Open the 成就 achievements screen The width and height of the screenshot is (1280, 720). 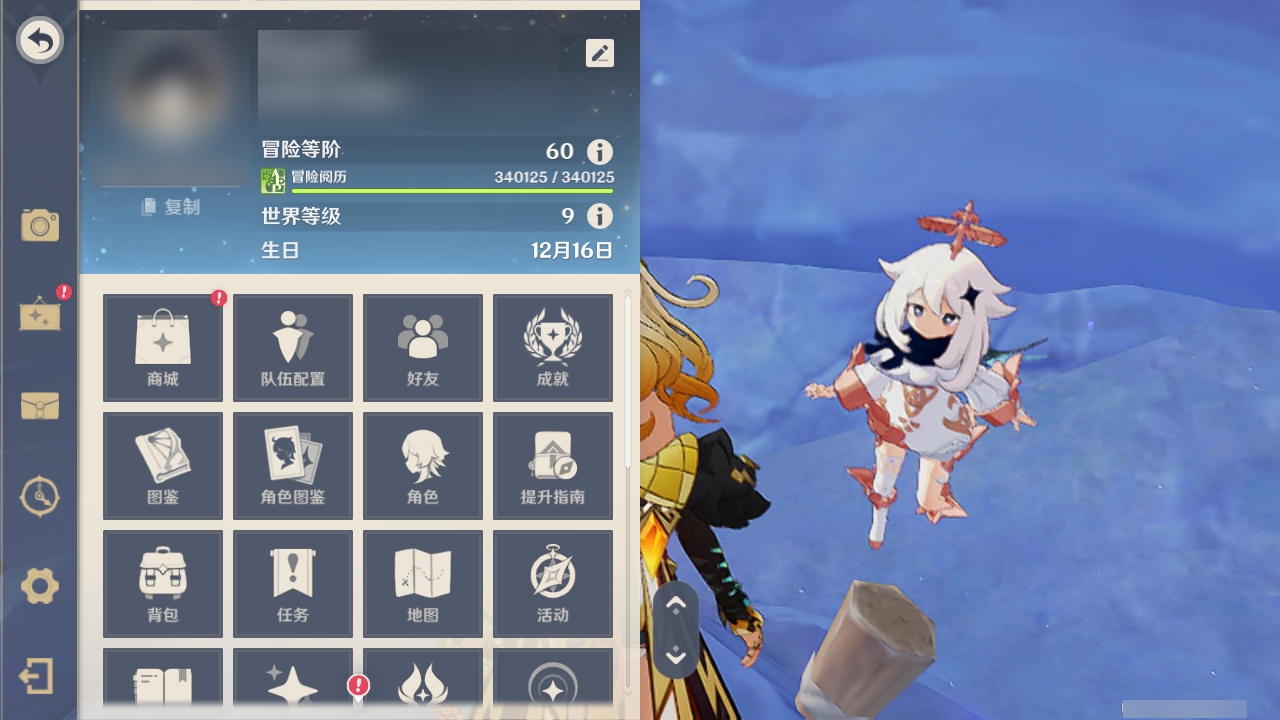tap(553, 347)
